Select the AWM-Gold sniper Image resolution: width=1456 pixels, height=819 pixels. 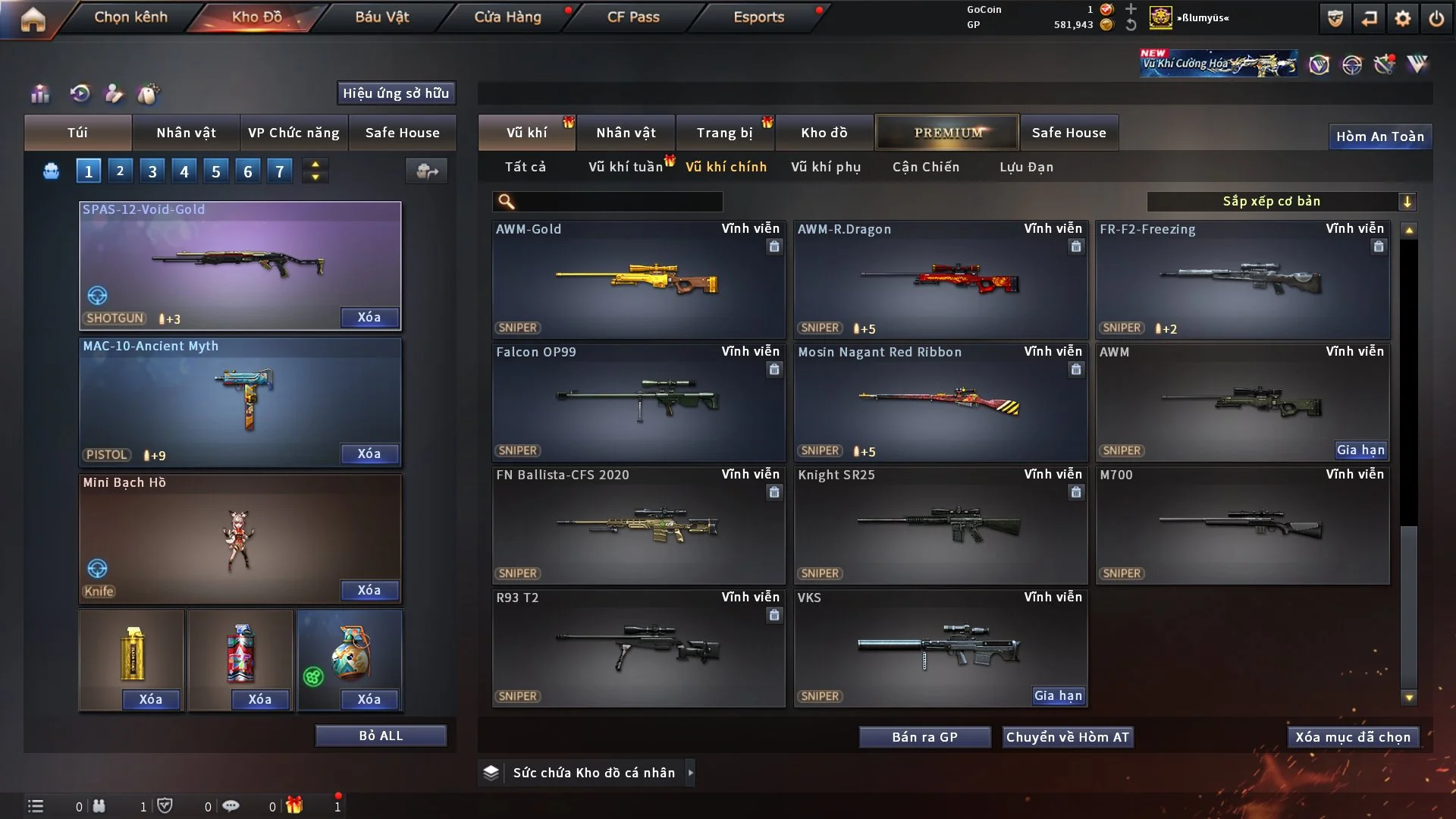tap(638, 279)
